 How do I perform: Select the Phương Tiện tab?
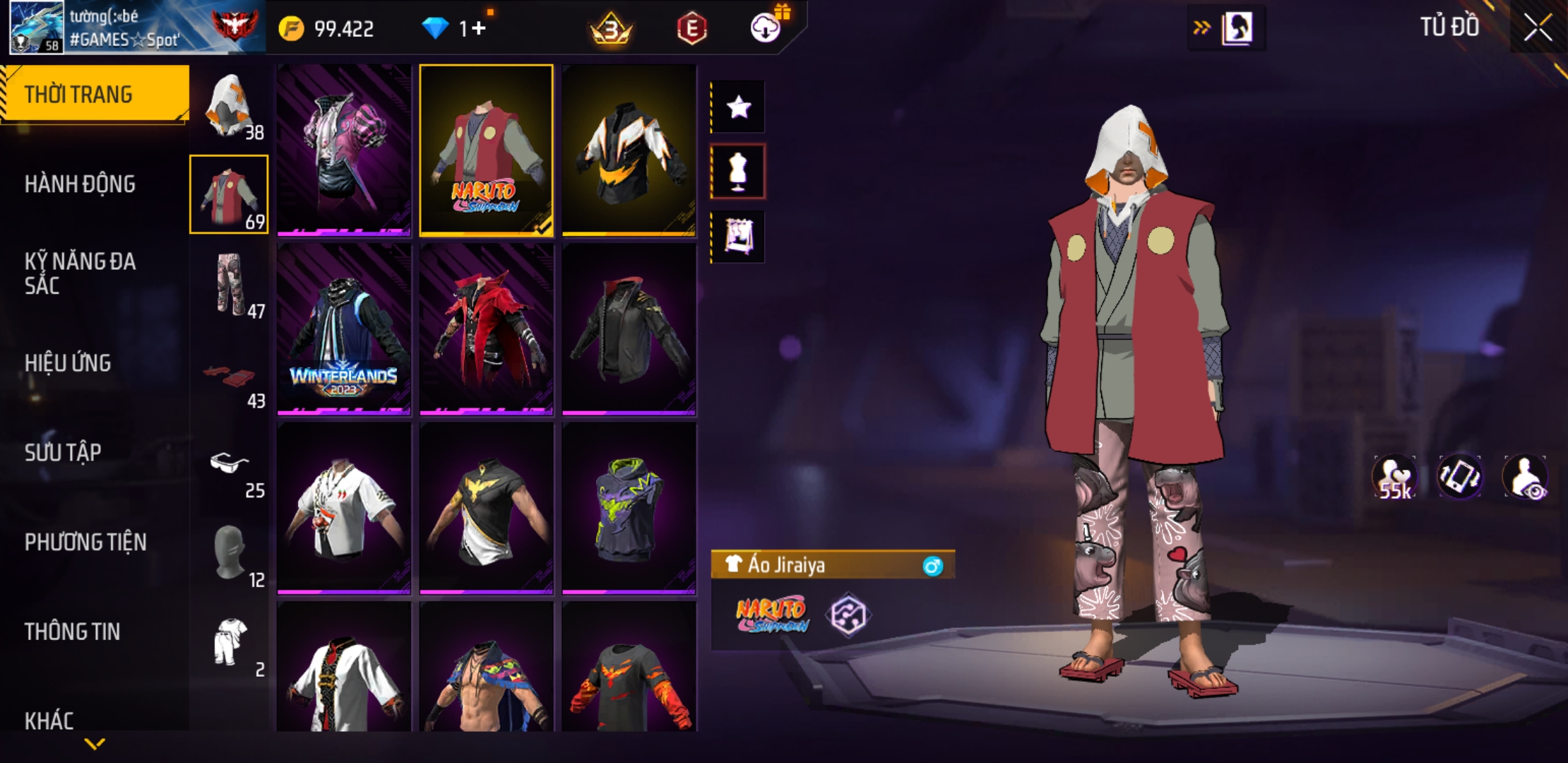point(85,543)
